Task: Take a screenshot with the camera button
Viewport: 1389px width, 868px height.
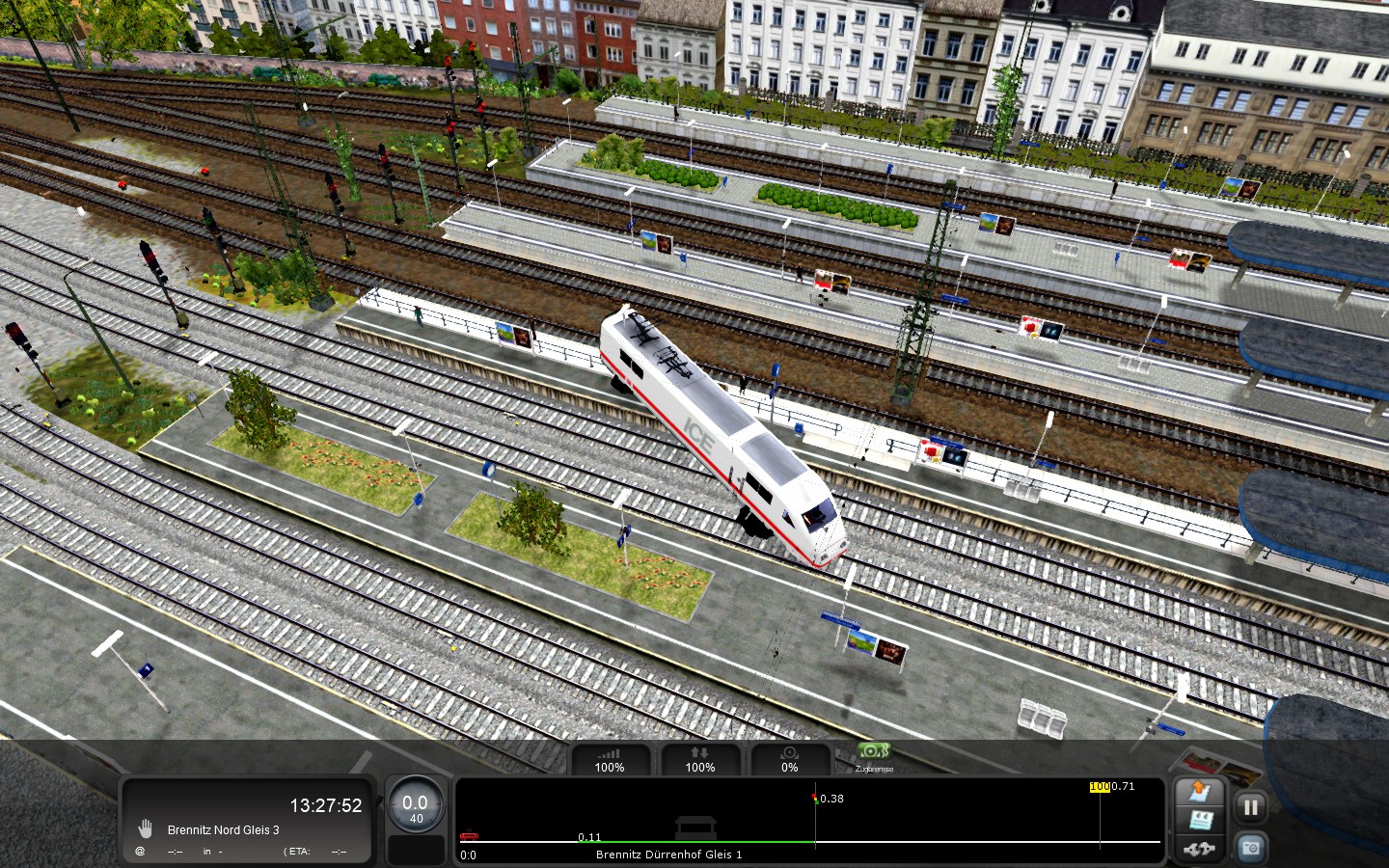Action: (1250, 848)
